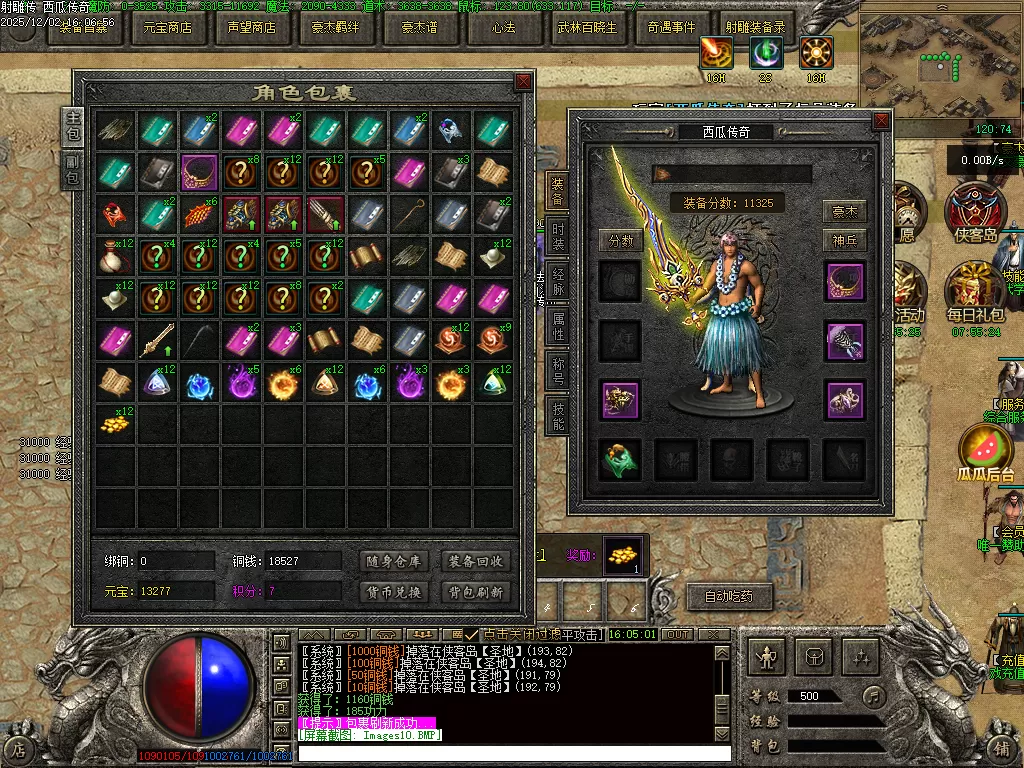Open the 瓜瓜后台 watermelon icon
Viewport: 1024px width, 768px height.
point(985,450)
